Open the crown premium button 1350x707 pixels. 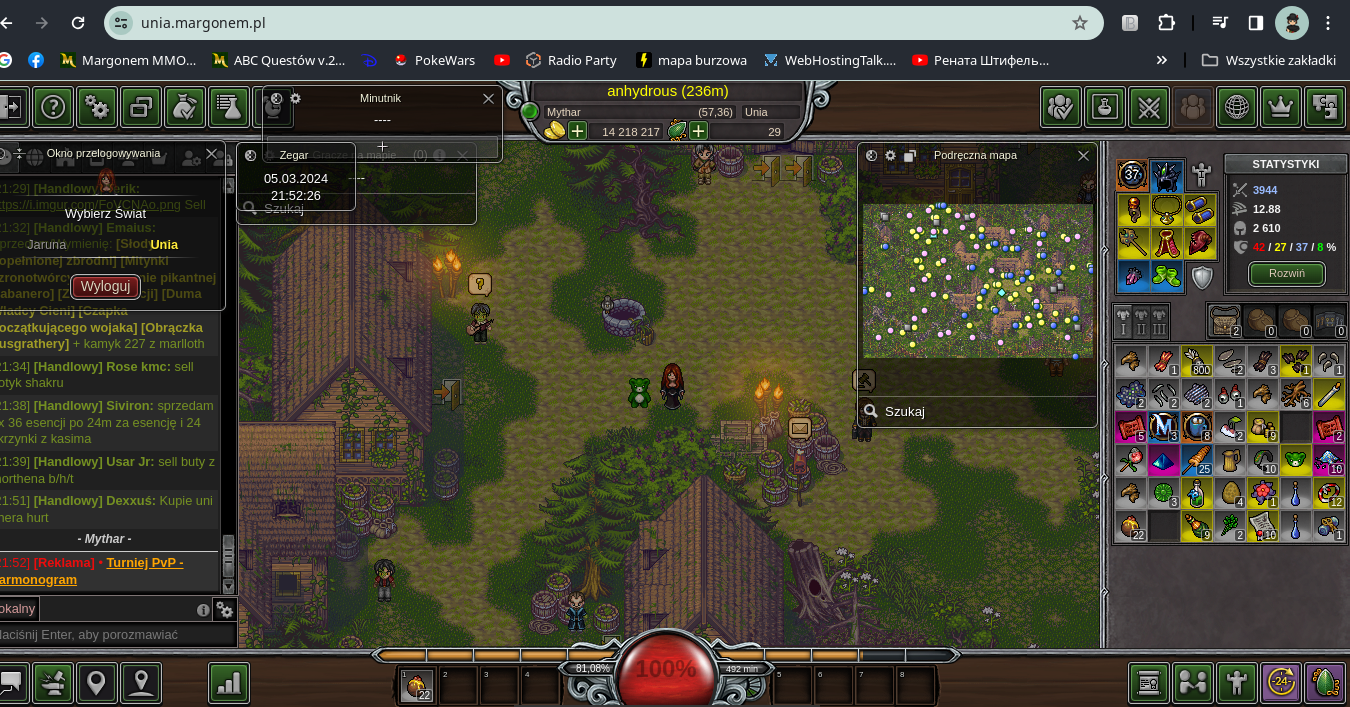[x=1281, y=107]
